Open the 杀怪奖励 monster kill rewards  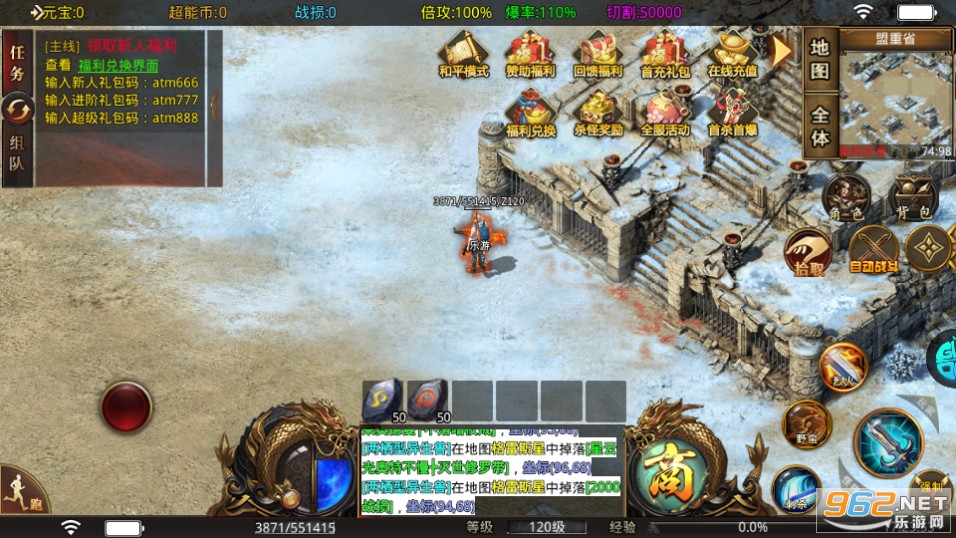599,112
